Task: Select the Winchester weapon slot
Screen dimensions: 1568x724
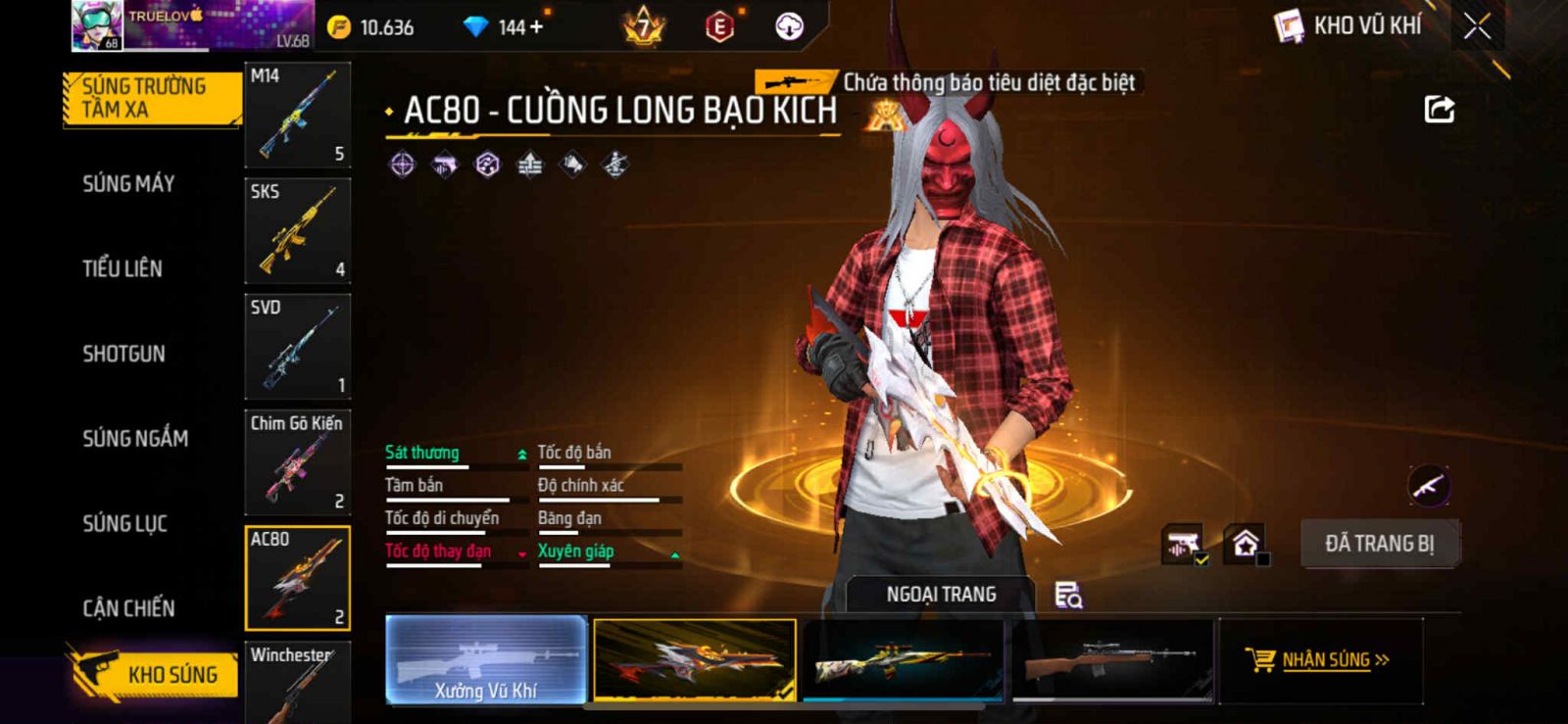Action: tap(298, 683)
